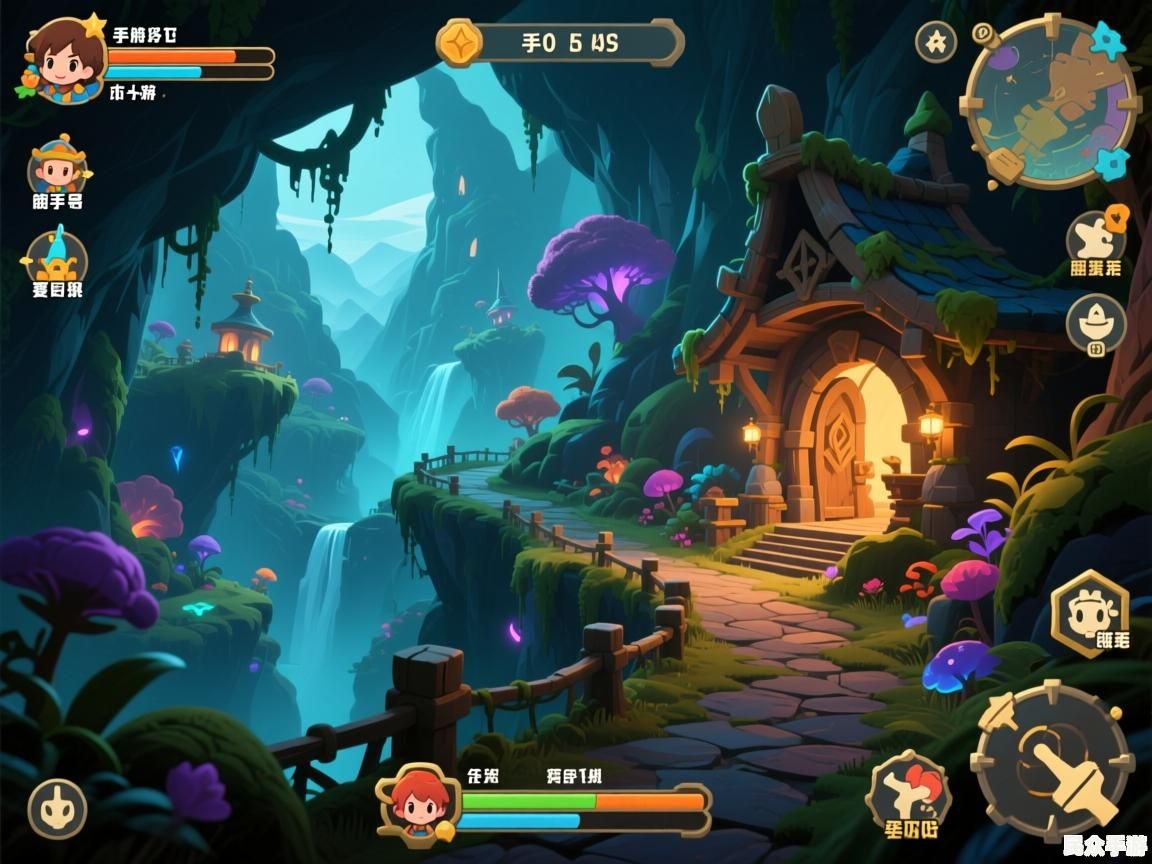The width and height of the screenshot is (1152, 864).
Task: Open the blue-hat jester icon menu
Action: [x=57, y=257]
